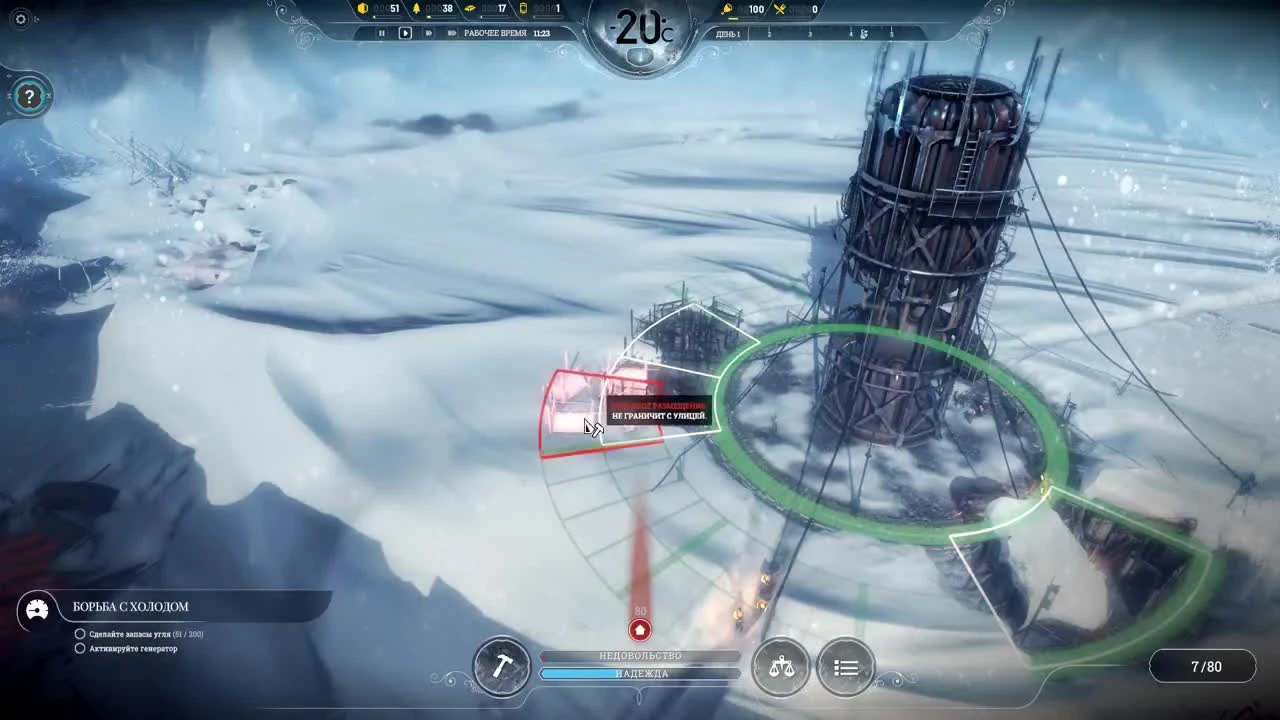
Task: Open the help panel with the question mark icon
Action: click(29, 97)
